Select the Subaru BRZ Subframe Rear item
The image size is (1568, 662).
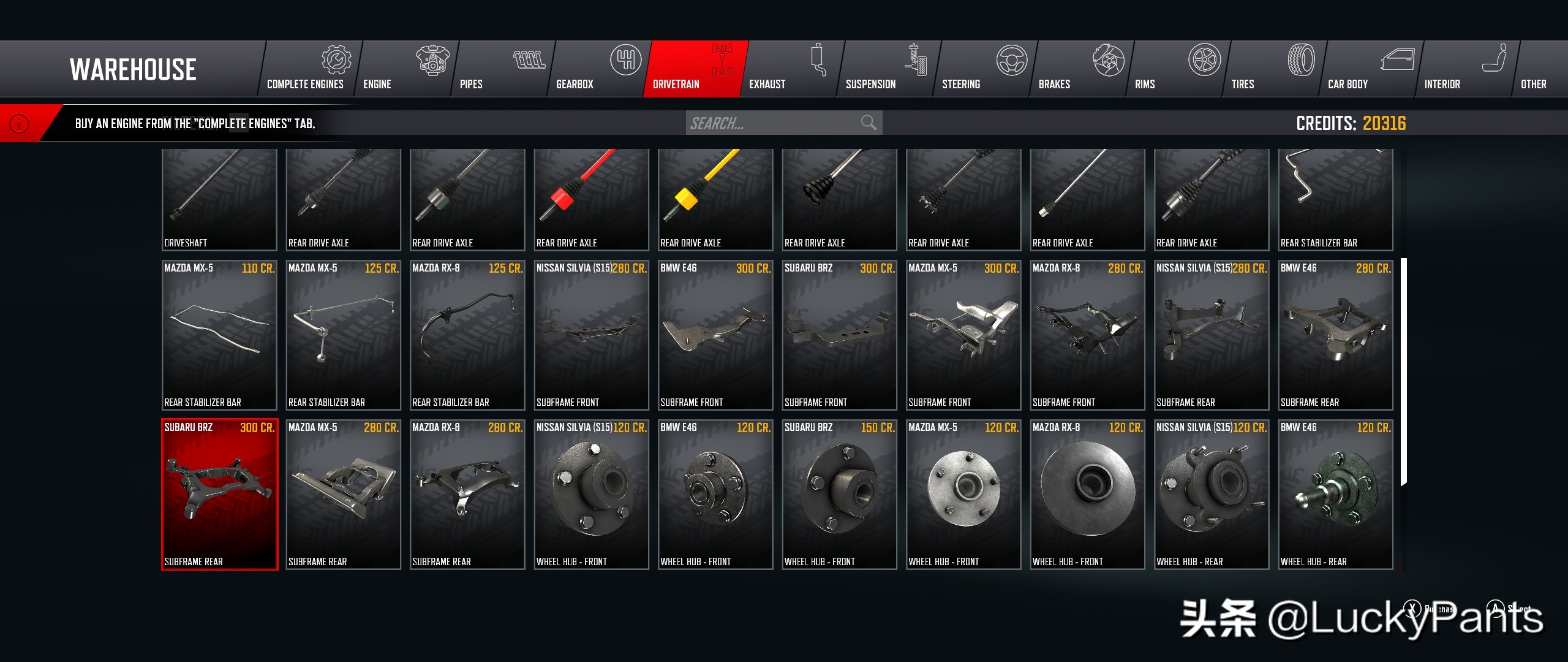219,494
